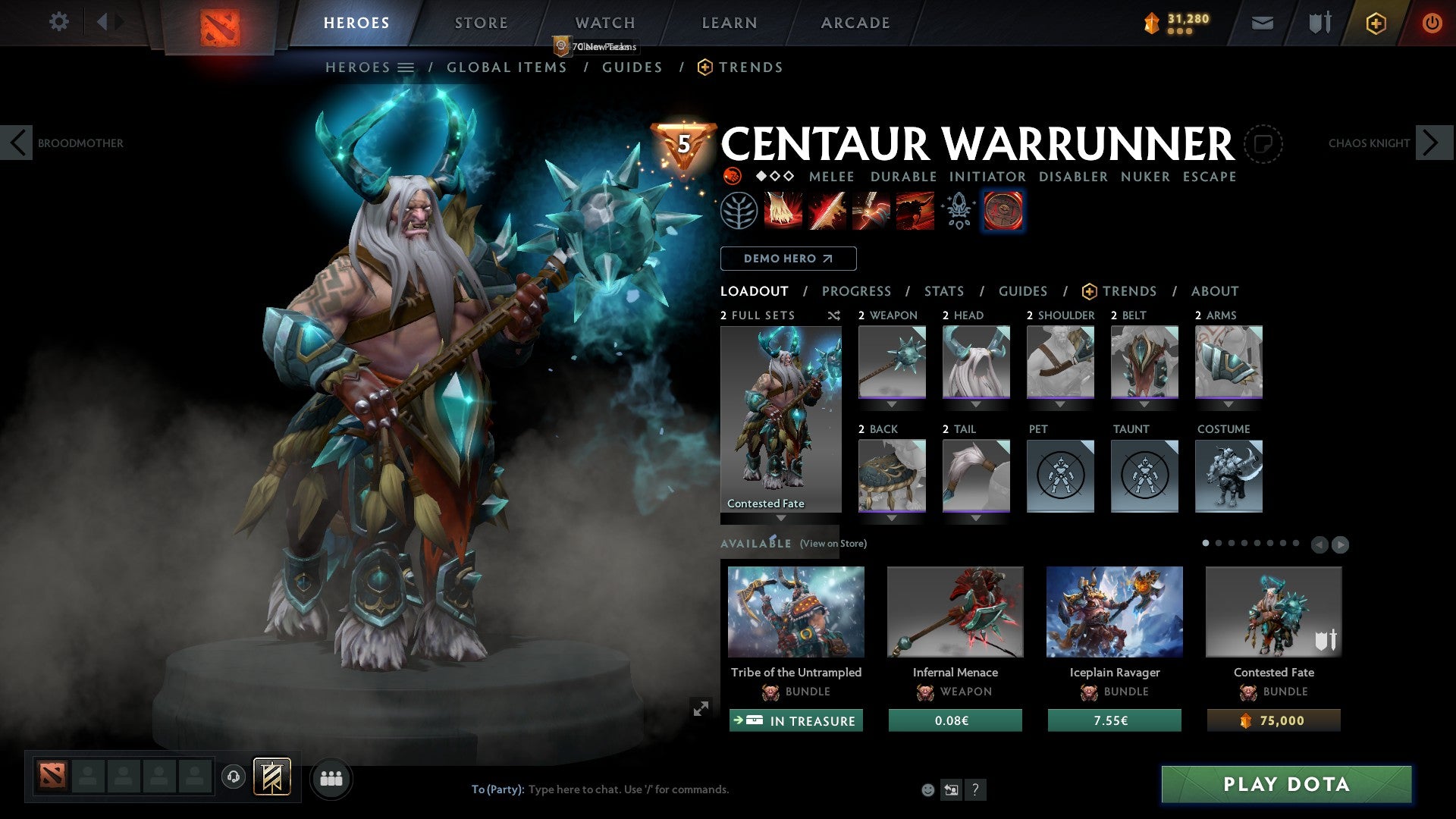Open the emoticon picker beside chat input

(x=927, y=789)
